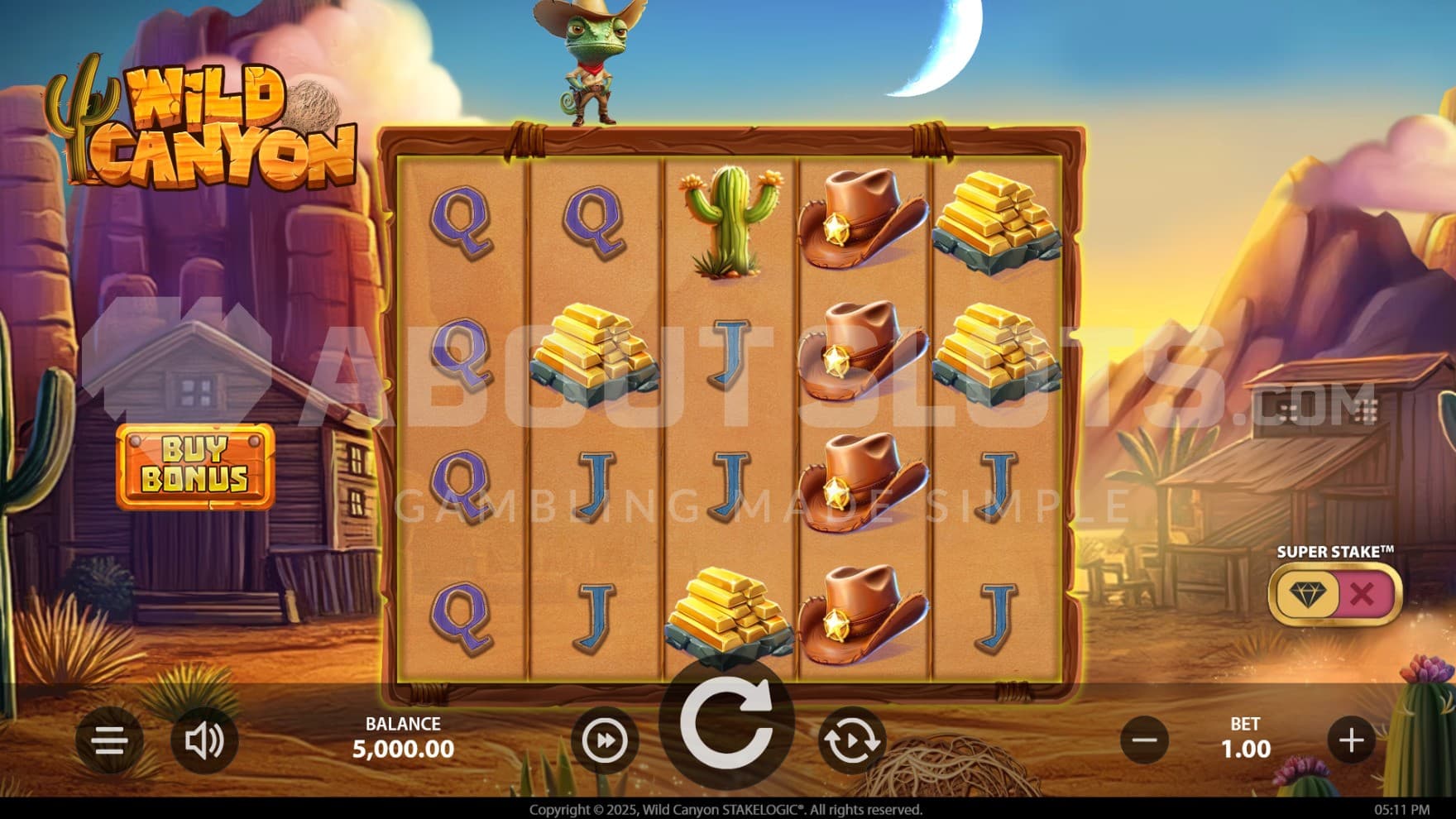1456x819 pixels.
Task: Activate the fast-forward turbo spin button
Action: pyautogui.click(x=605, y=740)
